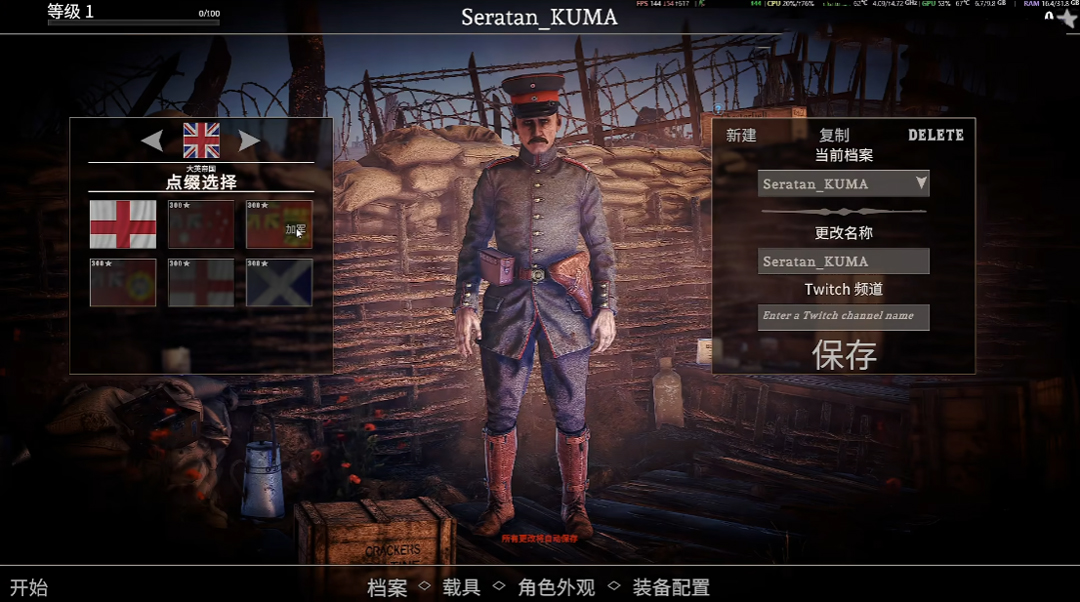Delete the current profile
Screen dimensions: 1080x602
click(x=935, y=135)
